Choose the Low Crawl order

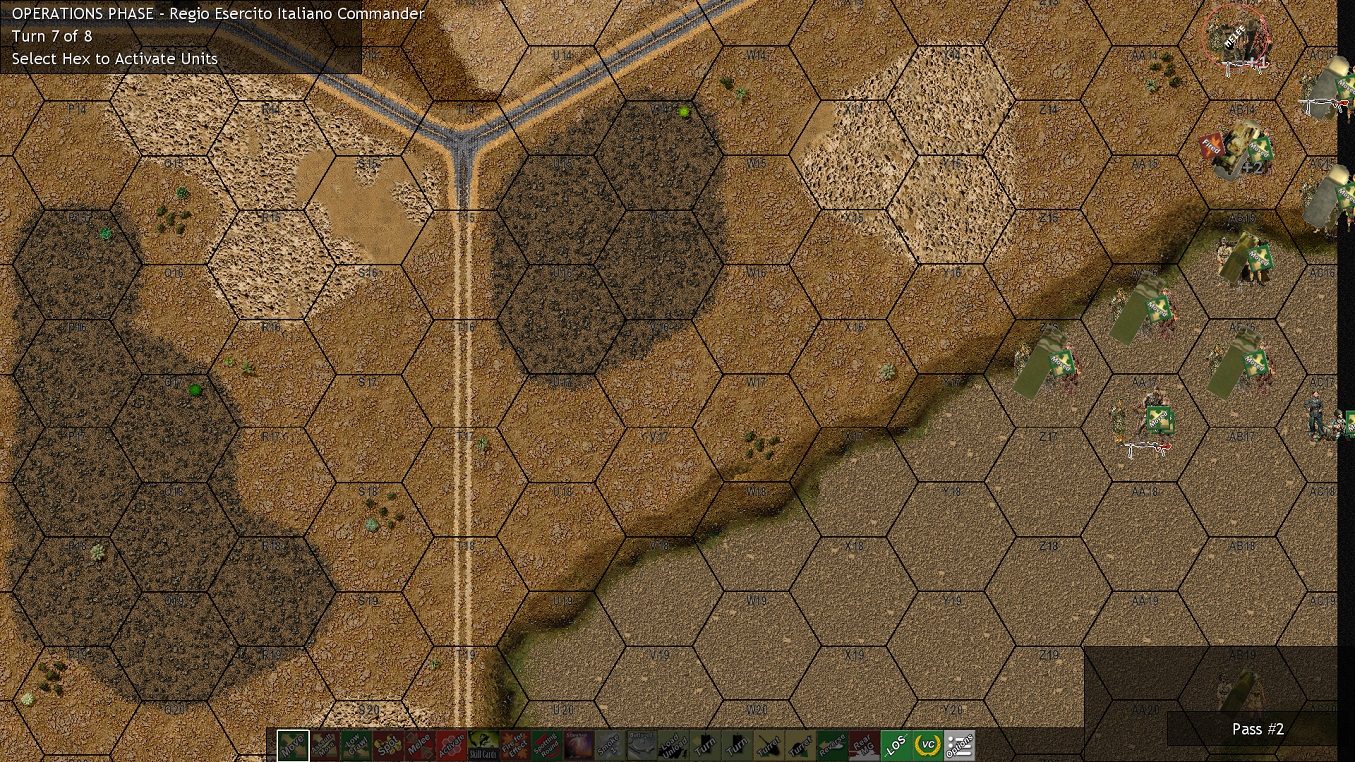tap(358, 745)
